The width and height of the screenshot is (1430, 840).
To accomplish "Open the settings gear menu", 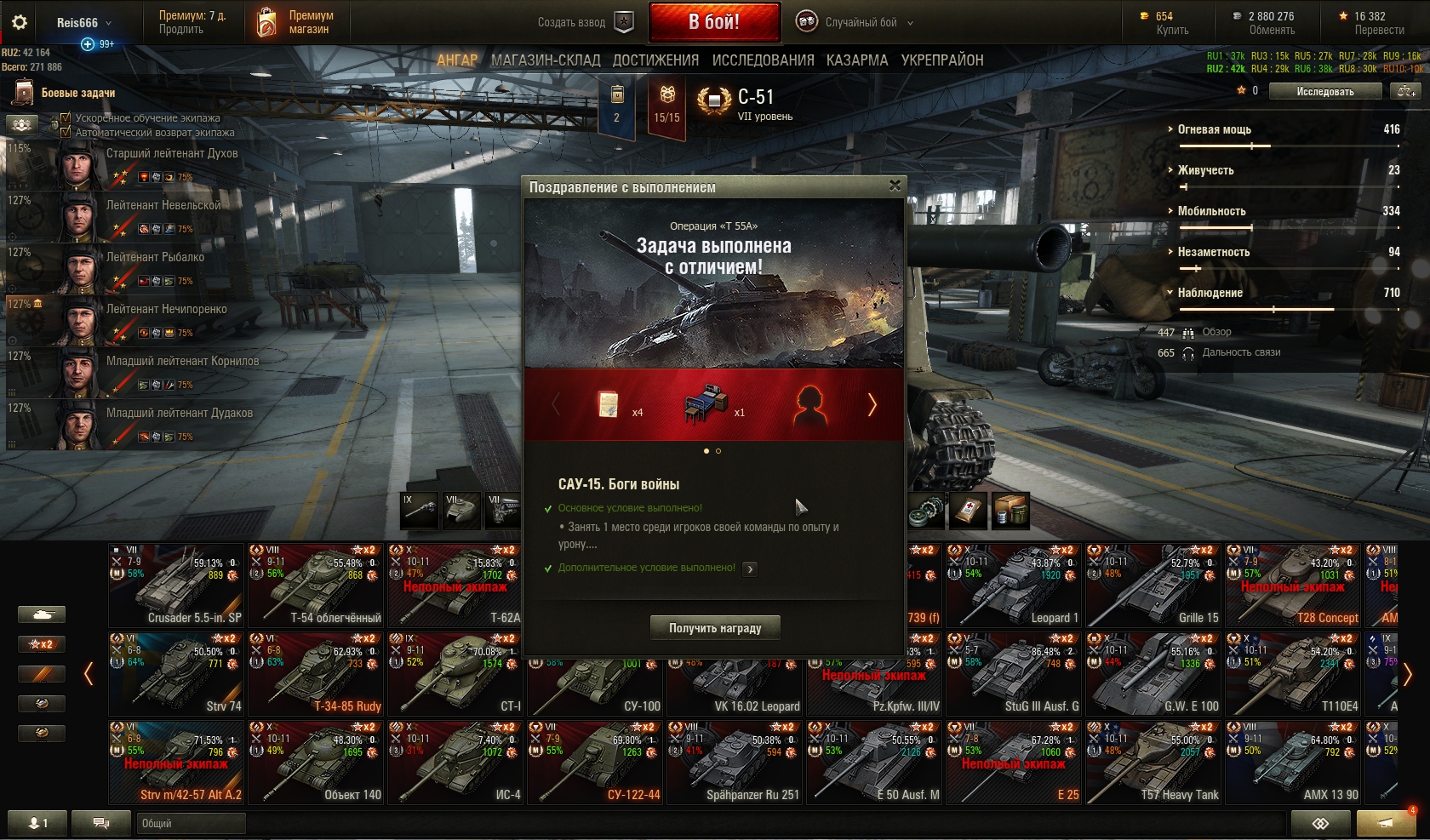I will coord(20,23).
